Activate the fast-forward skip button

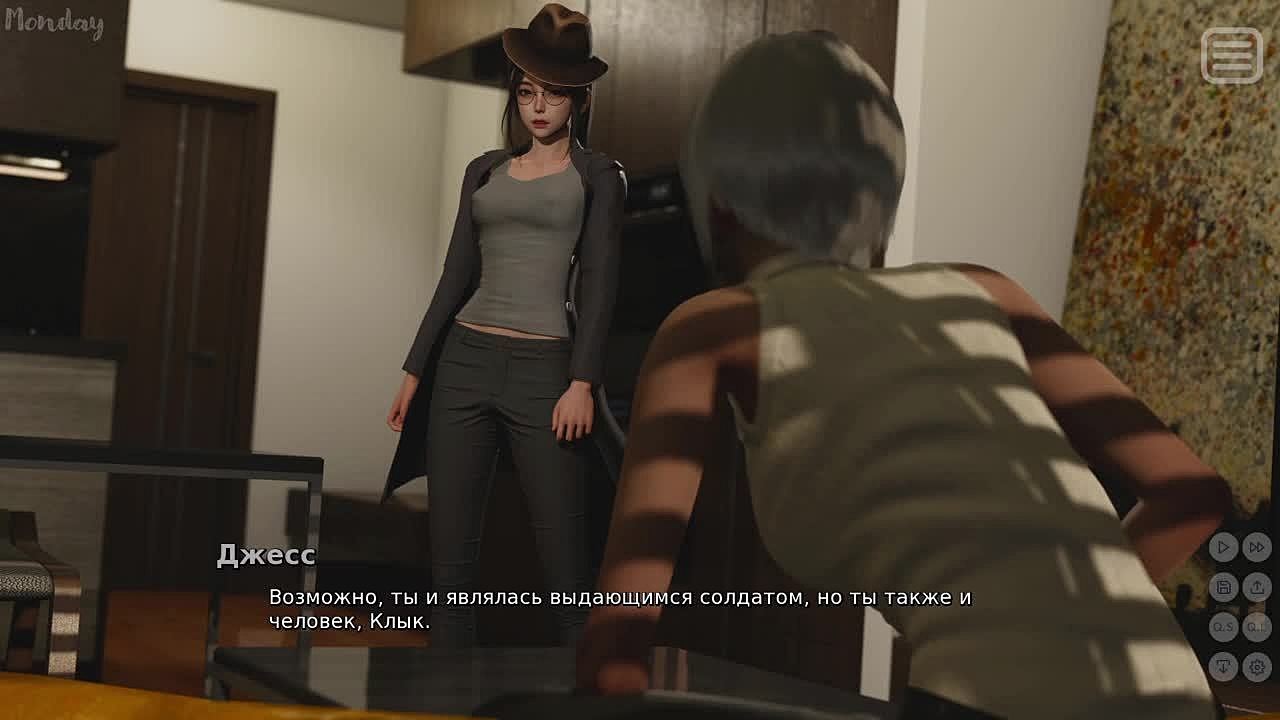coord(1257,547)
